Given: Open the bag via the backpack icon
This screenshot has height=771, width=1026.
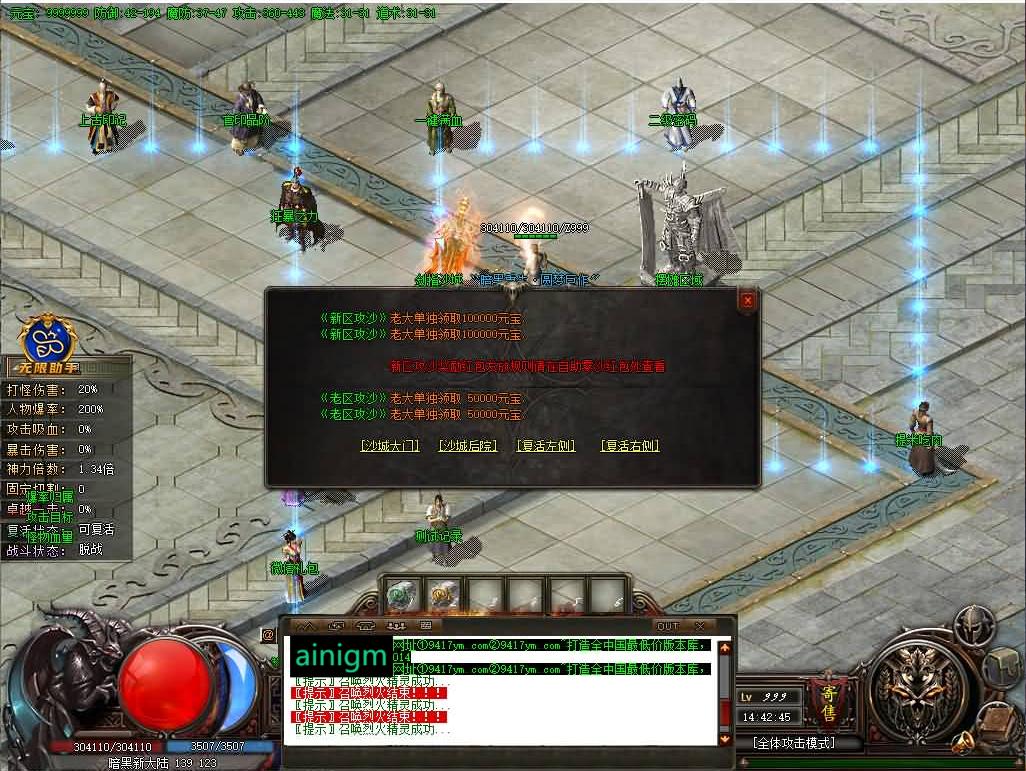Looking at the screenshot, I should pyautogui.click(x=1001, y=668).
